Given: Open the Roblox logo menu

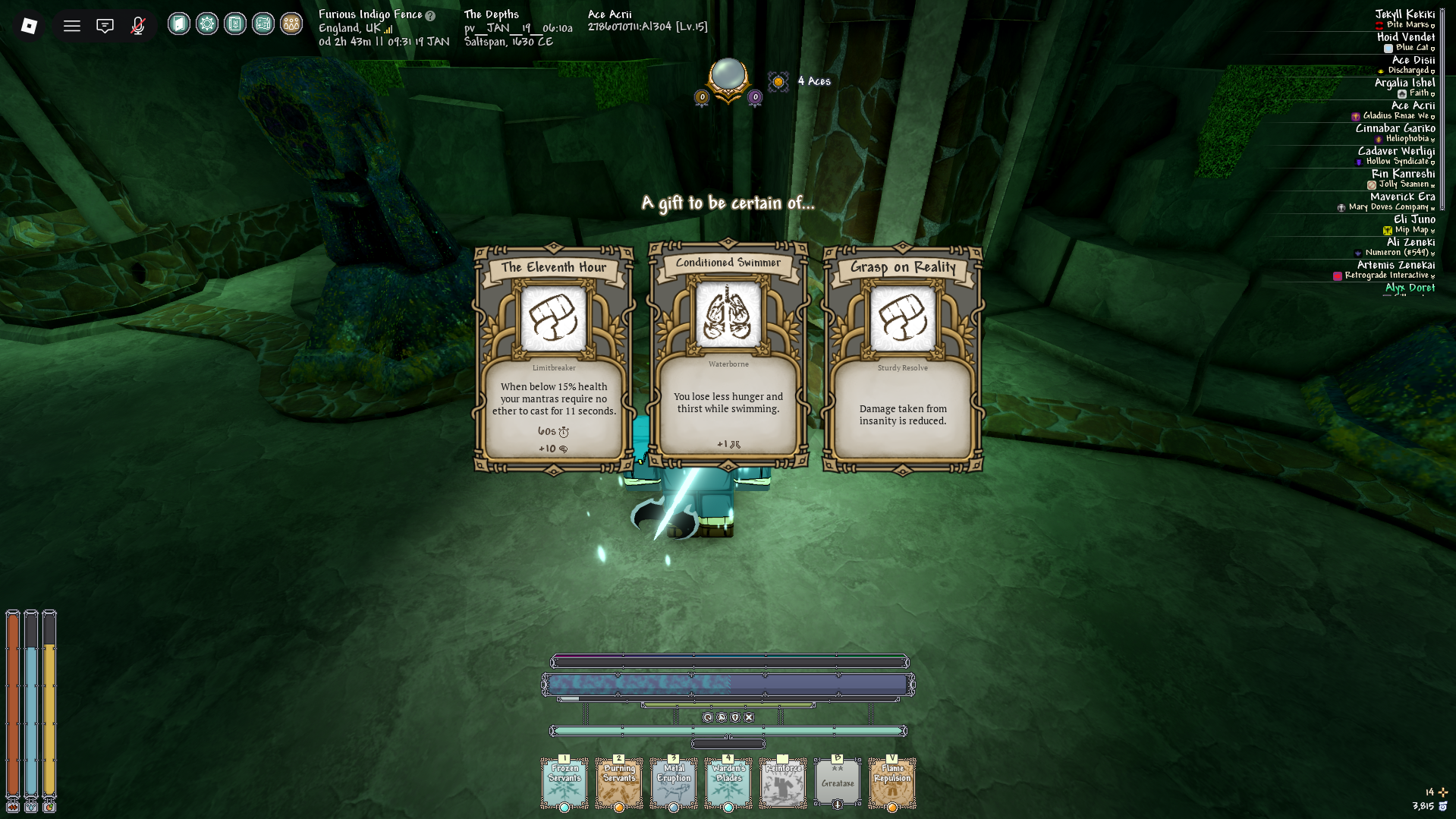Looking at the screenshot, I should [x=29, y=26].
